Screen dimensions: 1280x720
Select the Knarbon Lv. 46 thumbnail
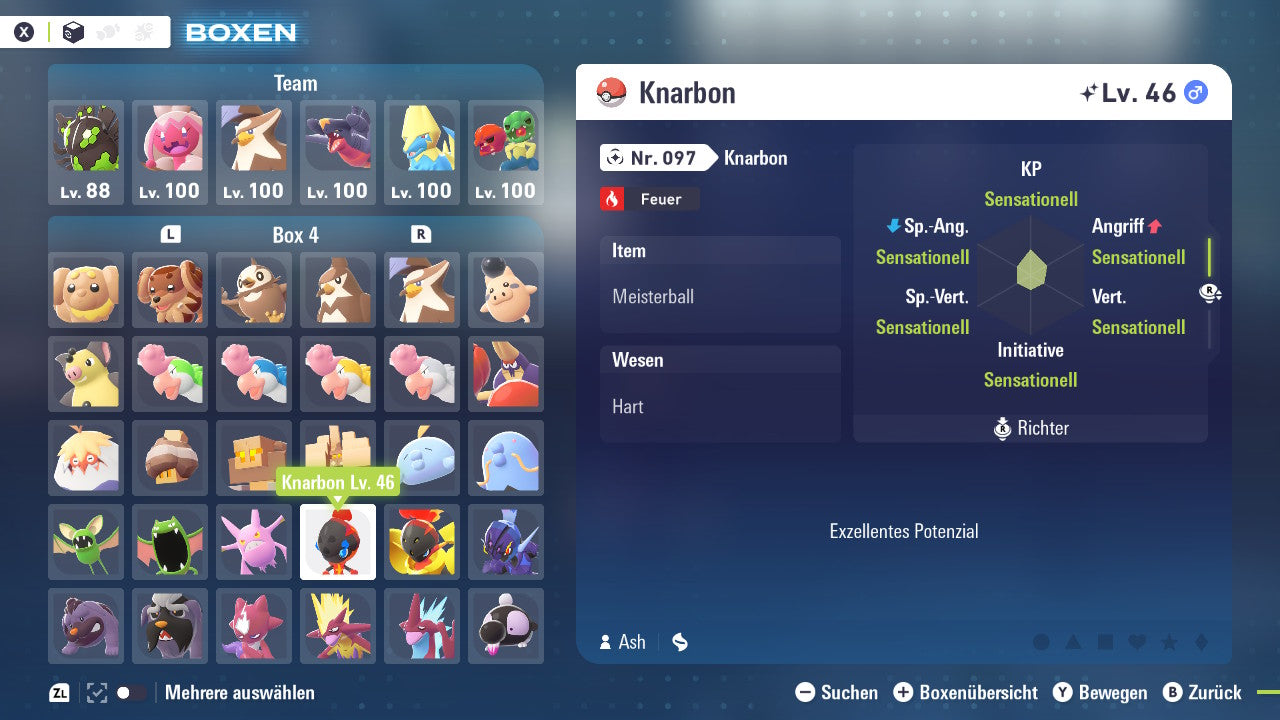(x=337, y=542)
